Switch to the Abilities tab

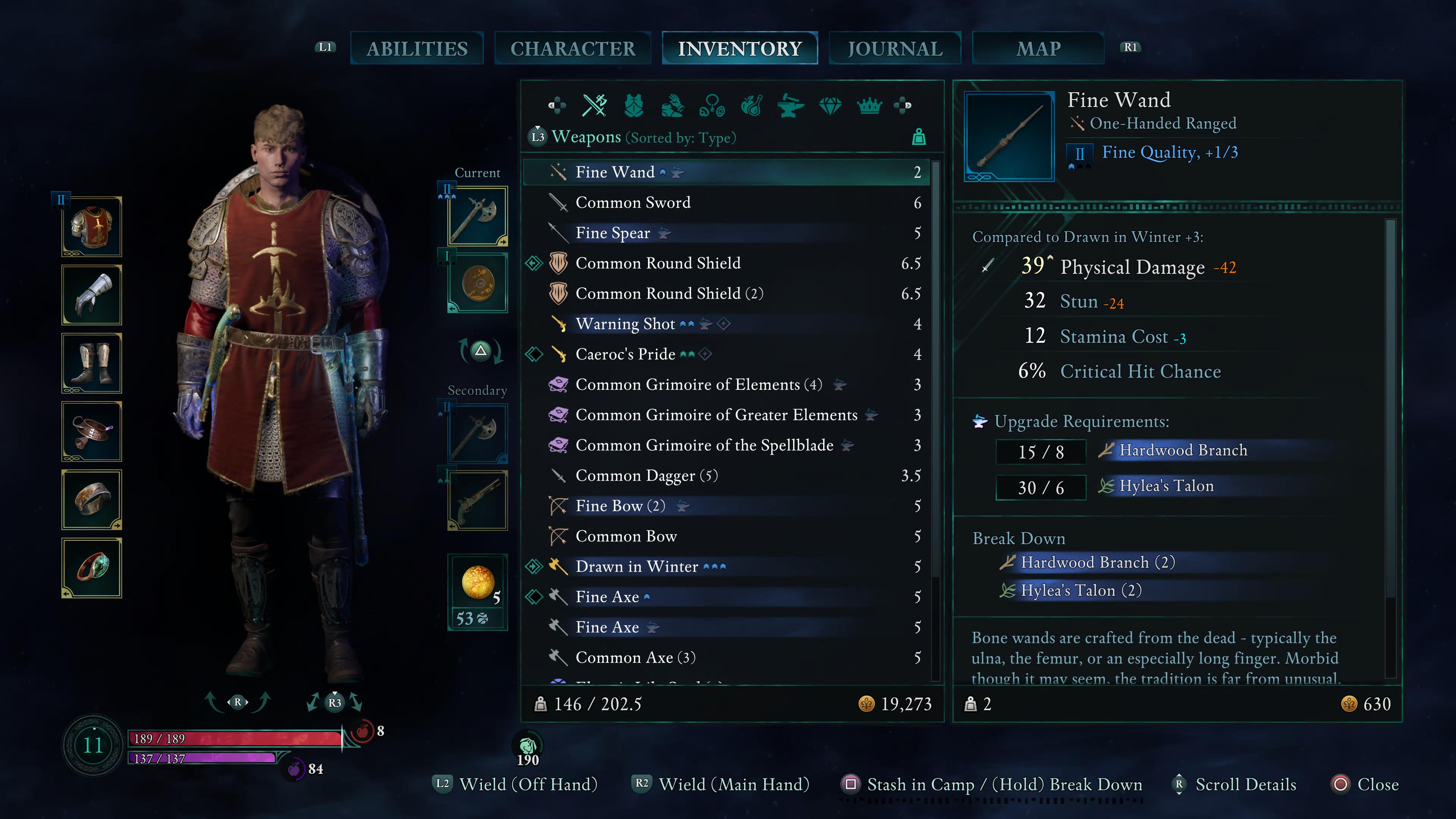417,49
